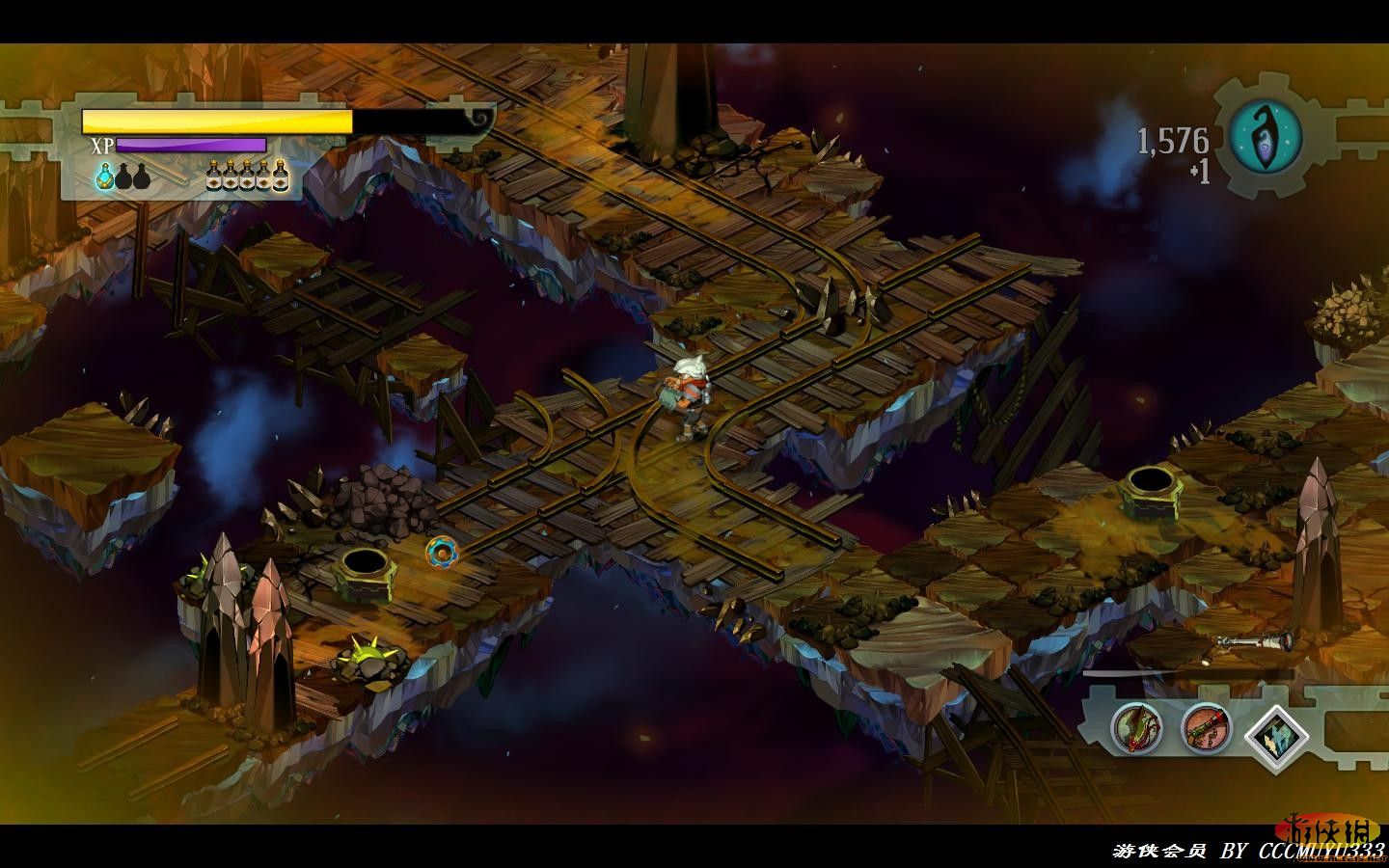Select the machete weapon icon
The width and height of the screenshot is (1389, 868).
coord(1134,727)
